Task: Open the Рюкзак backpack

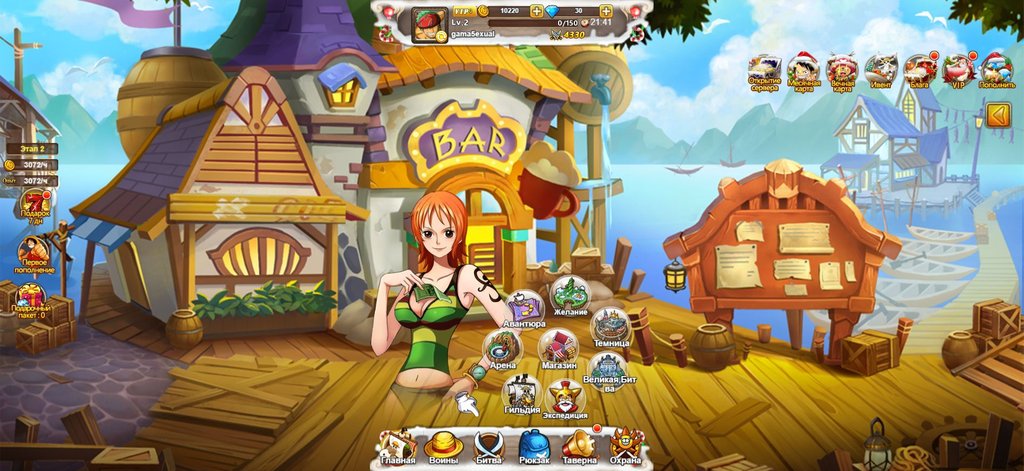Action: (534, 447)
